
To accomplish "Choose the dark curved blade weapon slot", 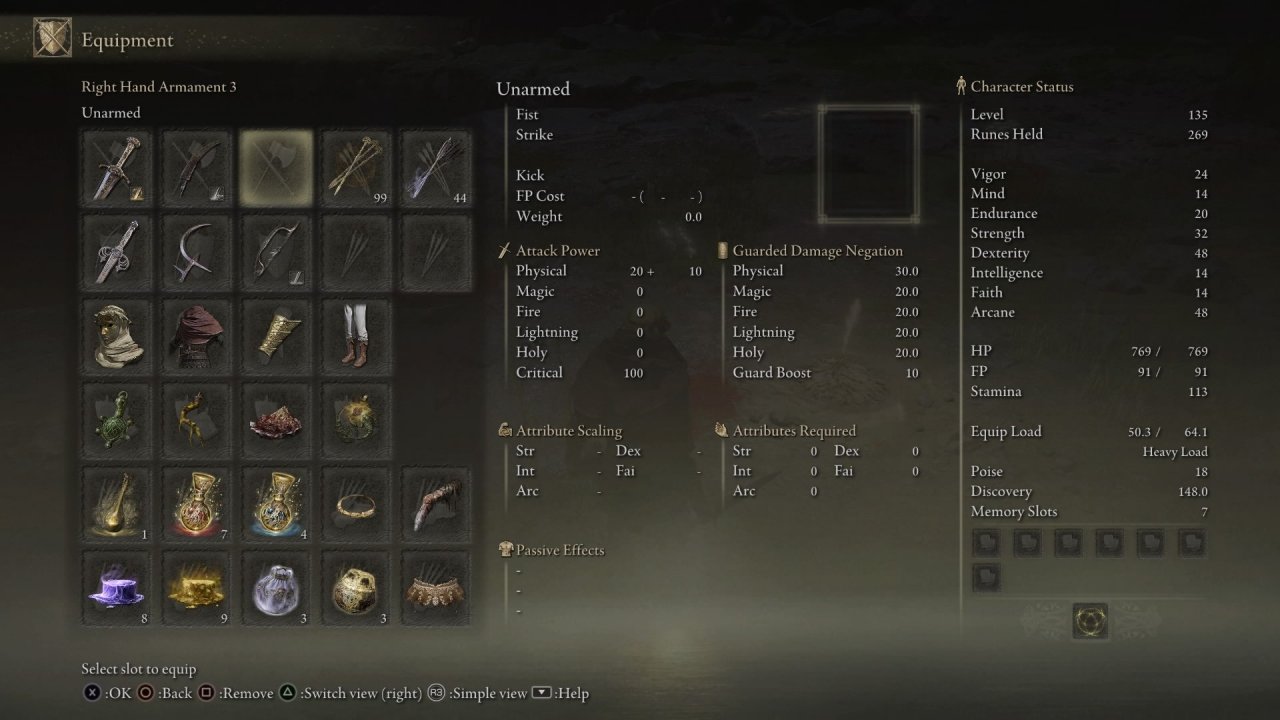I will click(x=197, y=168).
